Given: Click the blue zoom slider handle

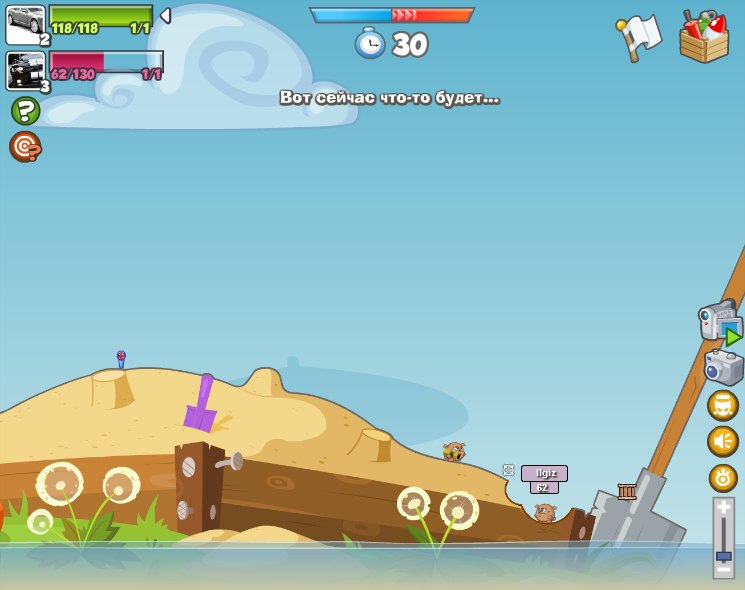Looking at the screenshot, I should pos(724,554).
